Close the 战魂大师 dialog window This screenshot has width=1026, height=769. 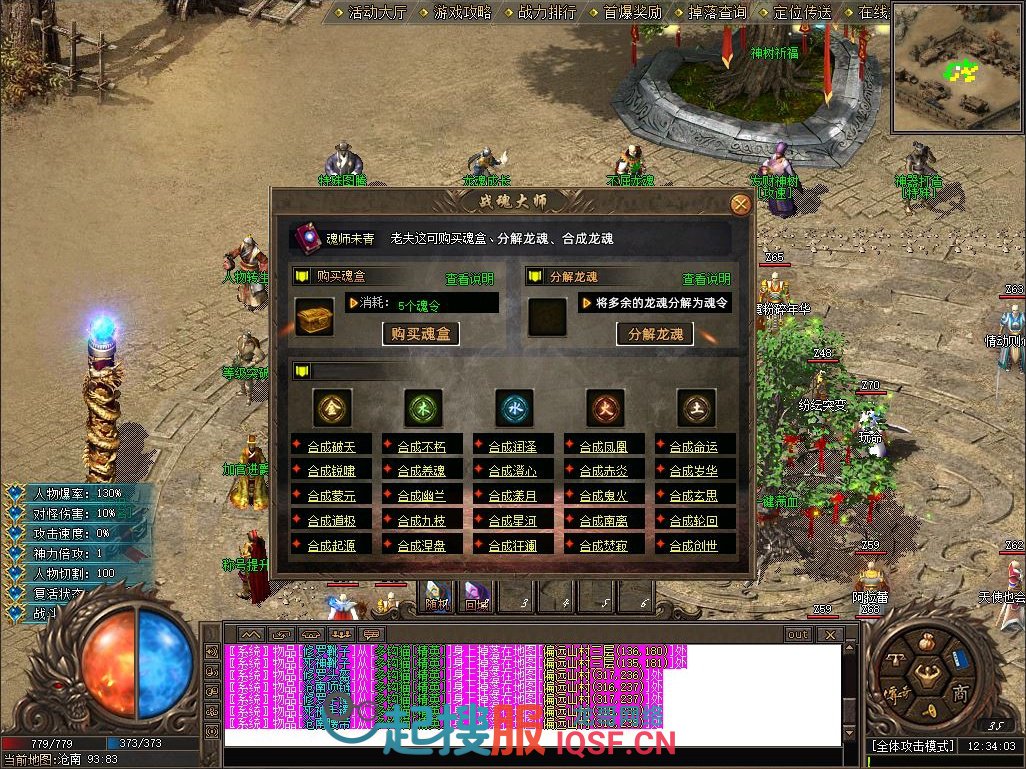[x=741, y=205]
